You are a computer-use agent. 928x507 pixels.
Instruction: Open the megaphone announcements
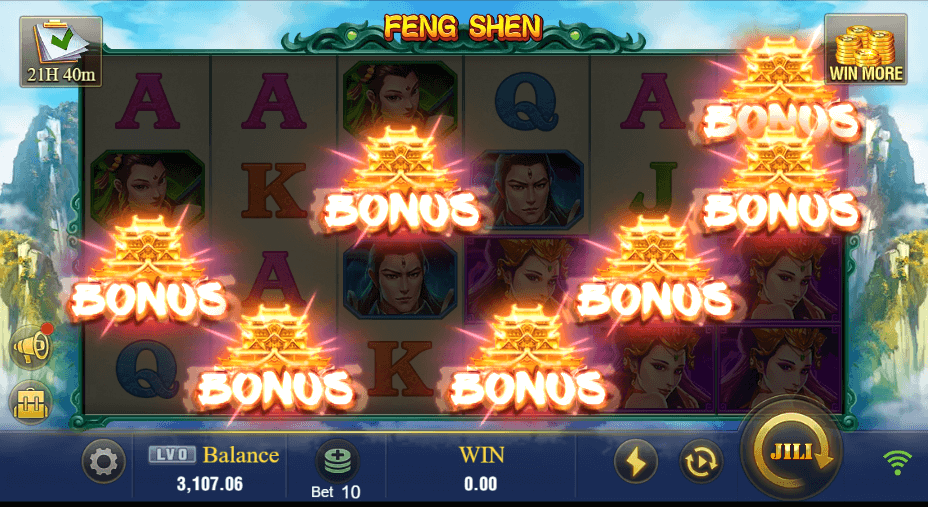[x=31, y=347]
